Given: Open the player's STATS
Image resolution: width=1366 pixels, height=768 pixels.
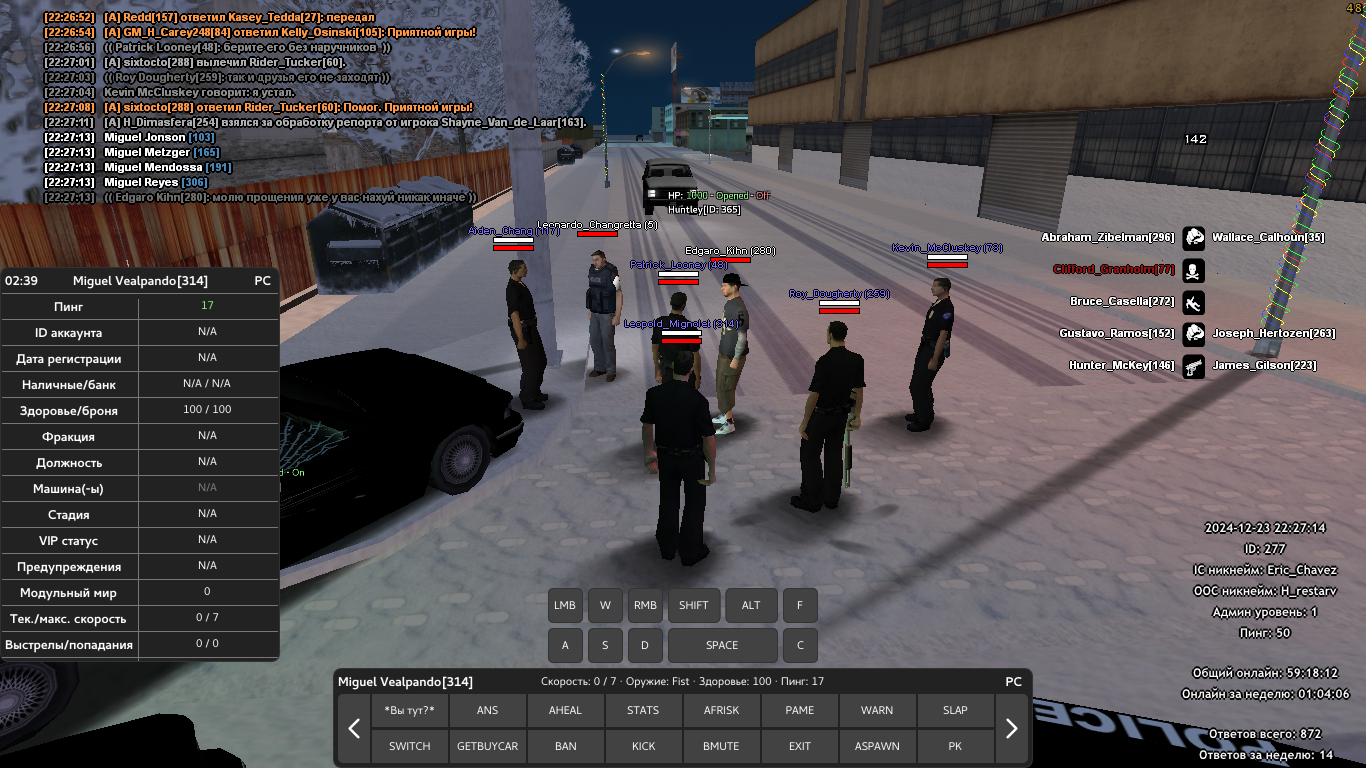Looking at the screenshot, I should coord(643,710).
